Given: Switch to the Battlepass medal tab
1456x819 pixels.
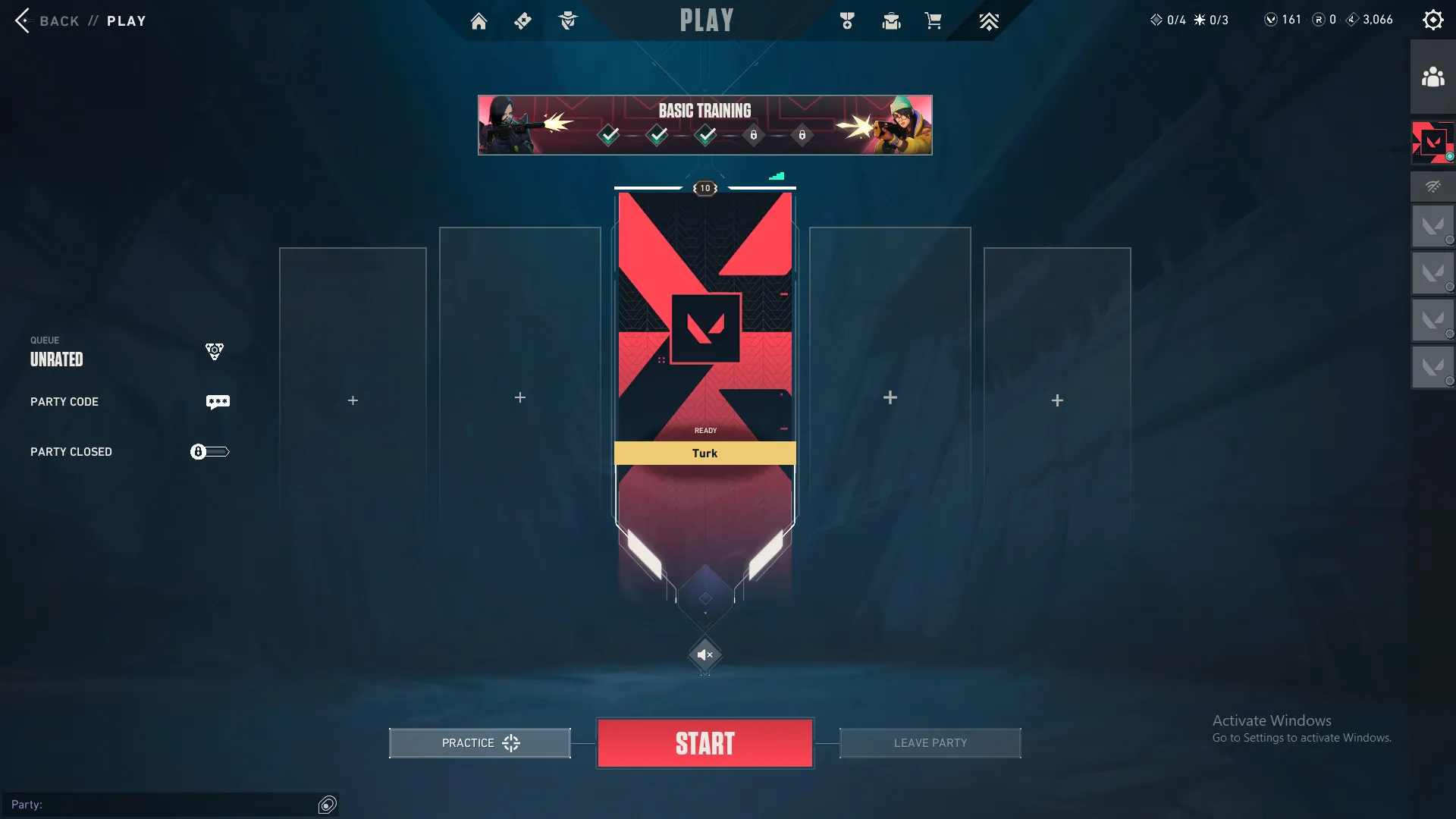Looking at the screenshot, I should click(847, 20).
